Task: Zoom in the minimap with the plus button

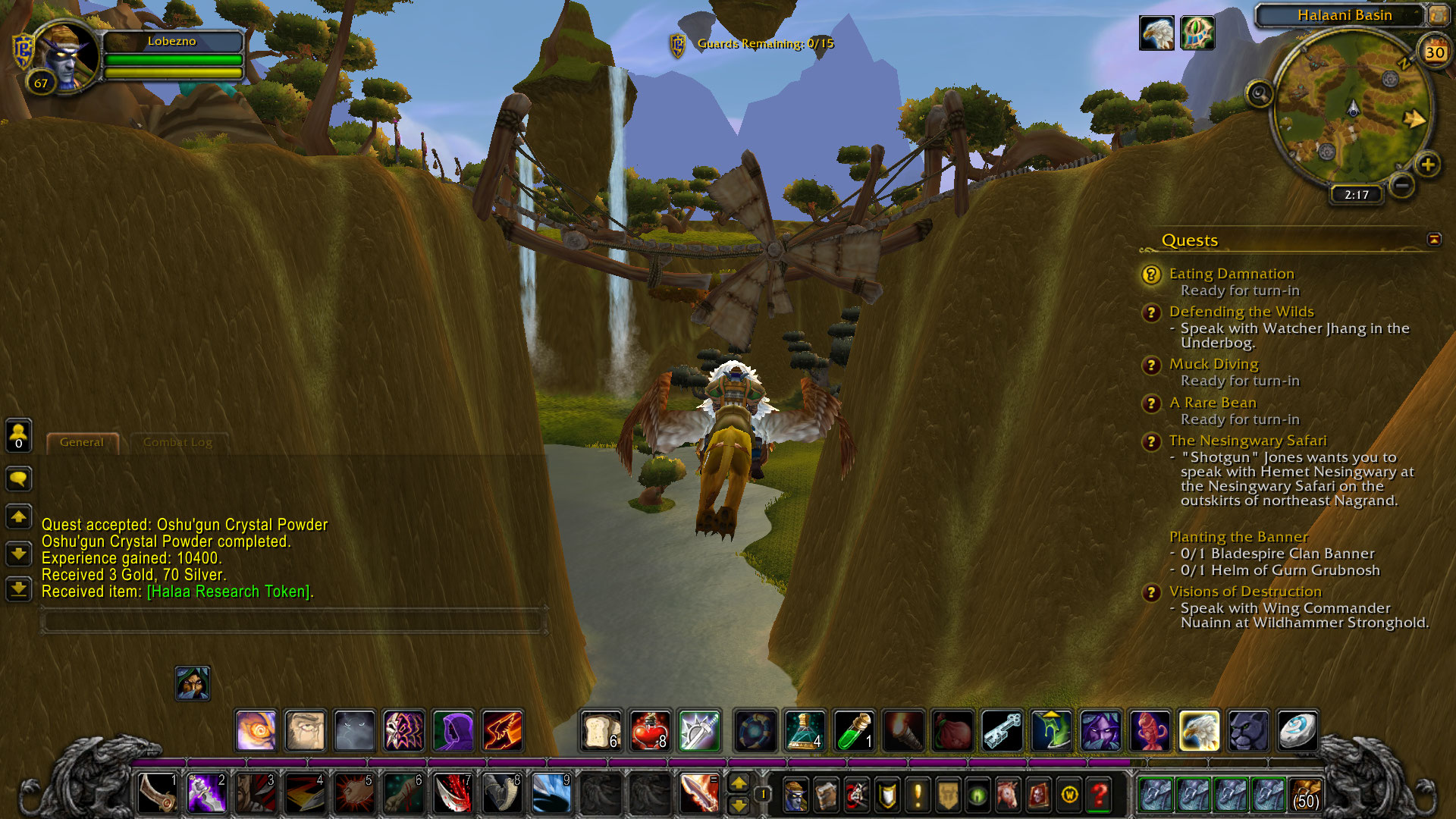Action: [x=1428, y=165]
